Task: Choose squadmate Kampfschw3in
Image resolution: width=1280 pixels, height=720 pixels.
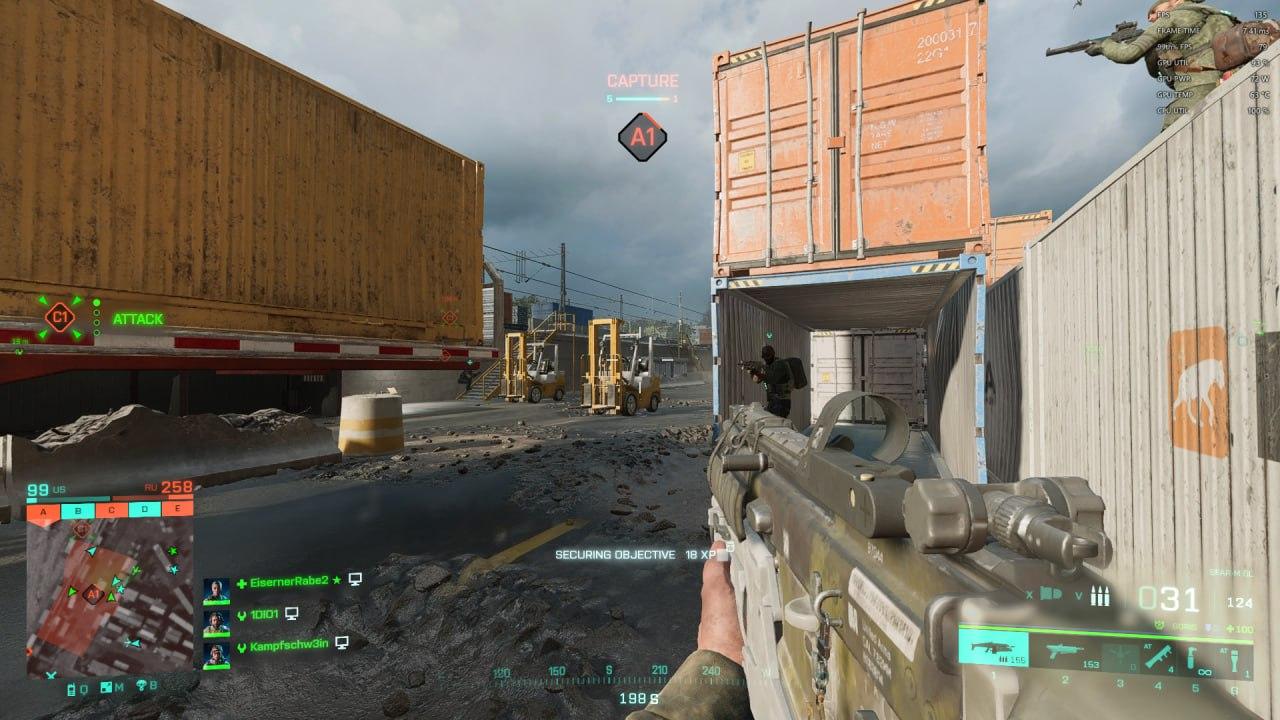Action: tap(290, 646)
